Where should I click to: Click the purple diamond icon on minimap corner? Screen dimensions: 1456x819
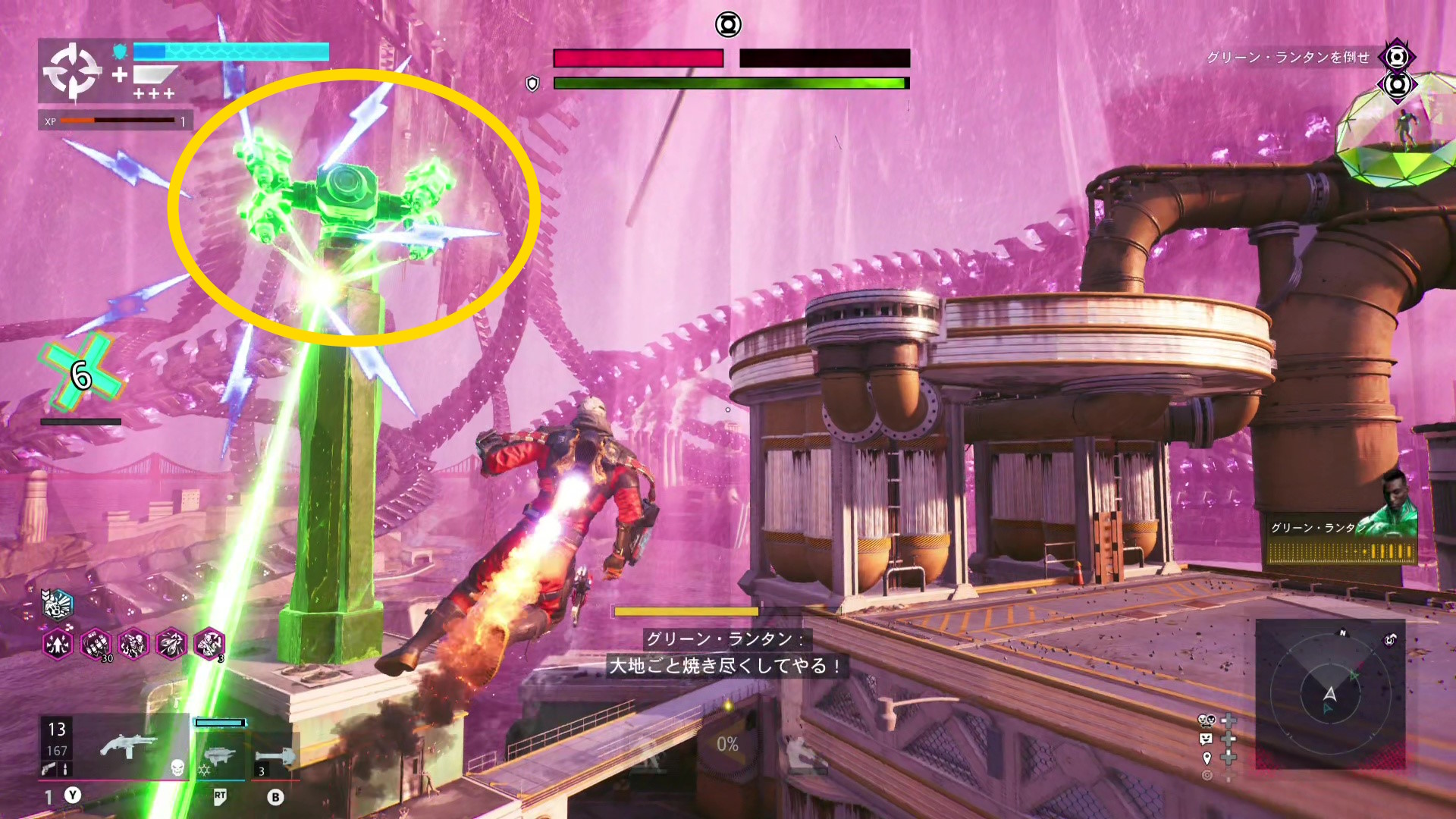click(1389, 640)
